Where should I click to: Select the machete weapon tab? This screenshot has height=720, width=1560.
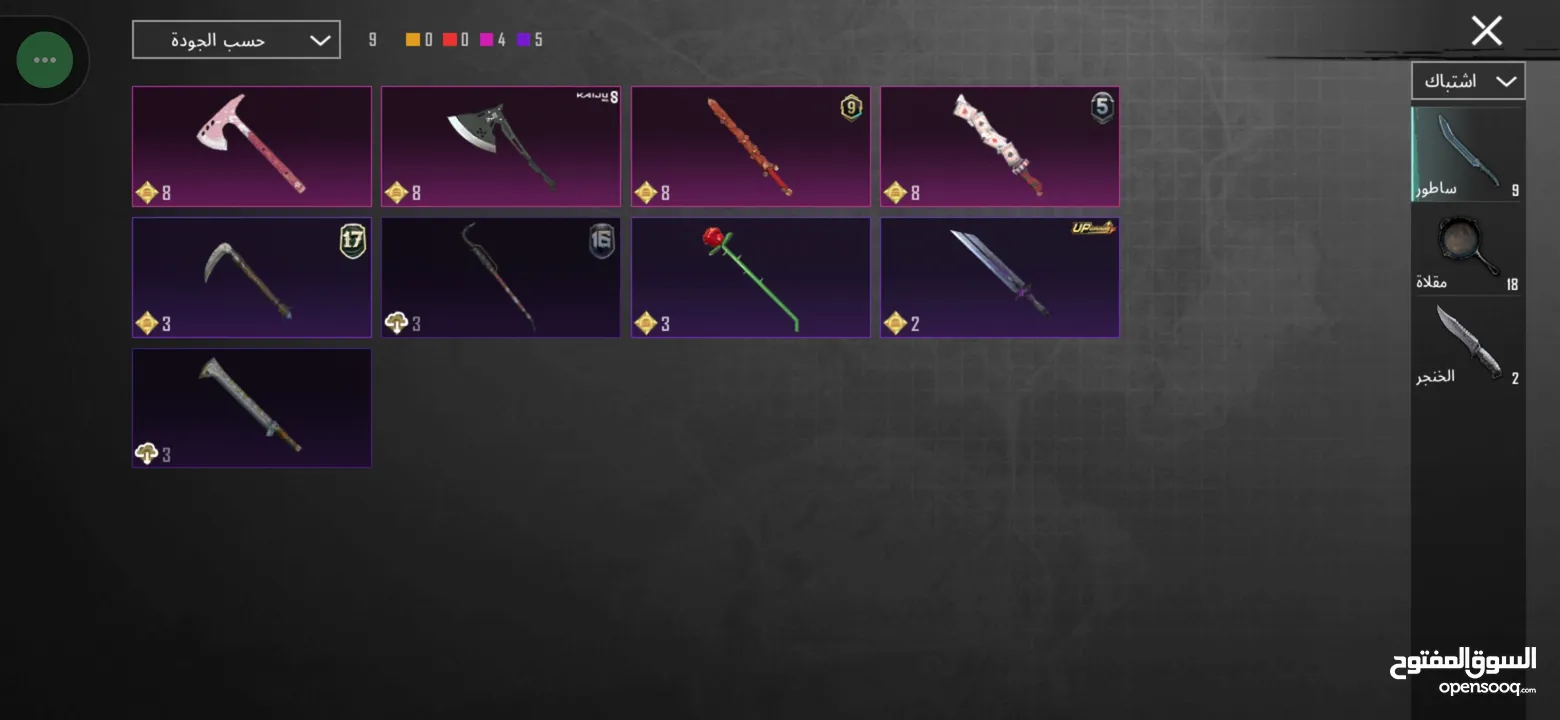click(x=1467, y=155)
